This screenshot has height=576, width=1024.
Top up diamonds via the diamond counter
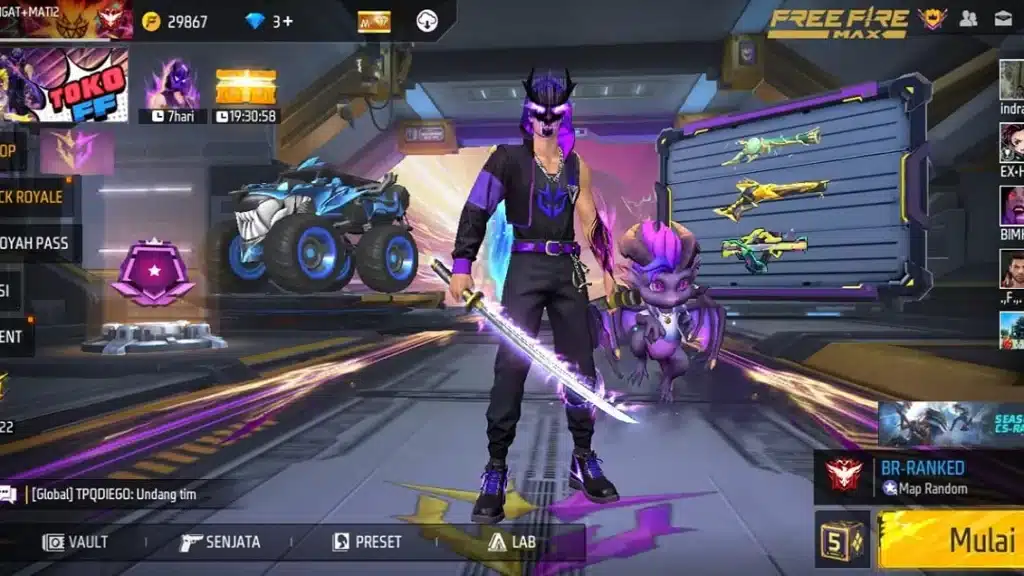pos(269,21)
